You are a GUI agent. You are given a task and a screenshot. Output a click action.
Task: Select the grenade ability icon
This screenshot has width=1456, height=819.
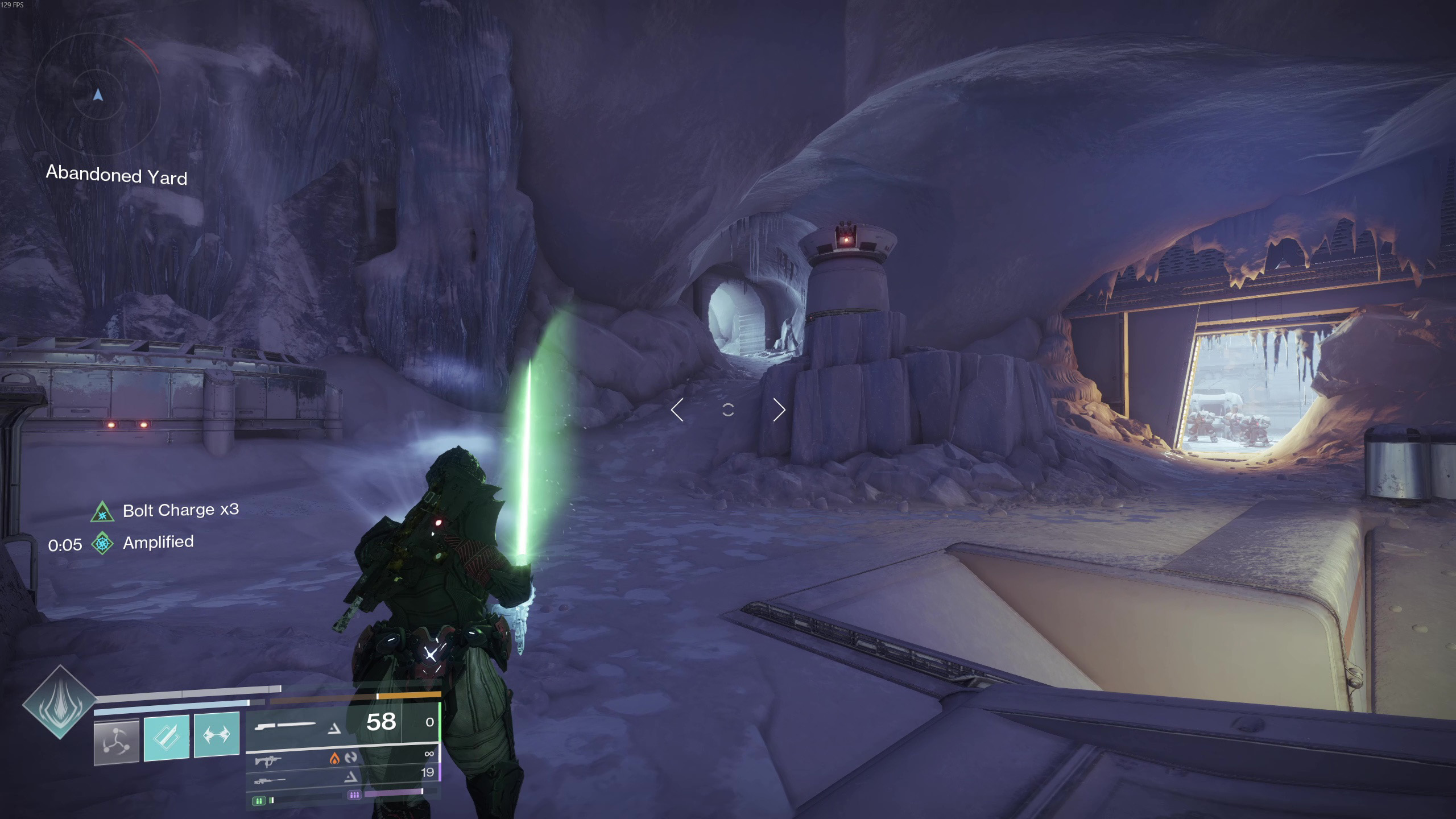117,741
